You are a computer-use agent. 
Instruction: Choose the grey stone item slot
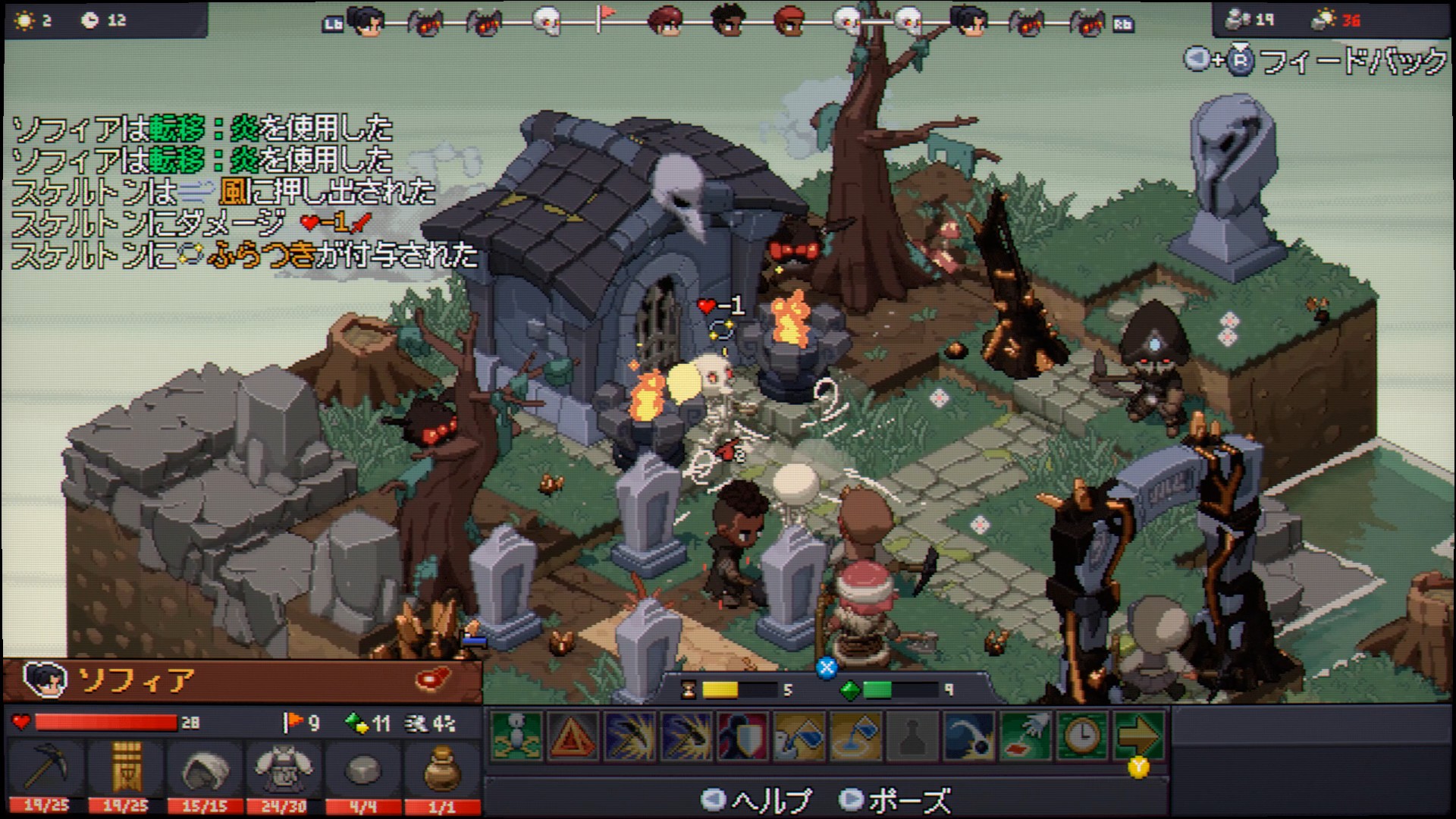coord(362,767)
